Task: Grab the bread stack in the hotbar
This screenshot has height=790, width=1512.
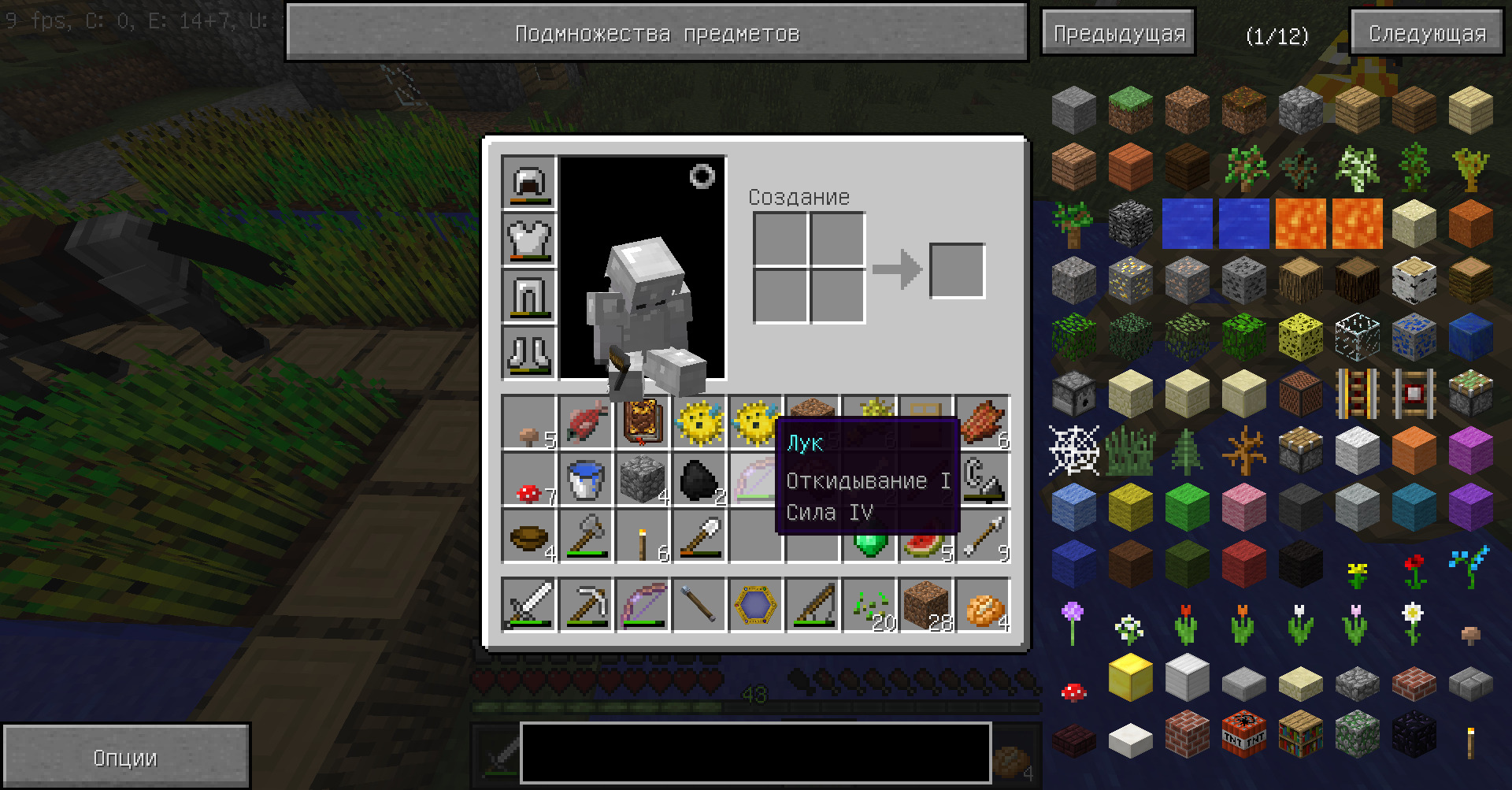Action: point(983,606)
